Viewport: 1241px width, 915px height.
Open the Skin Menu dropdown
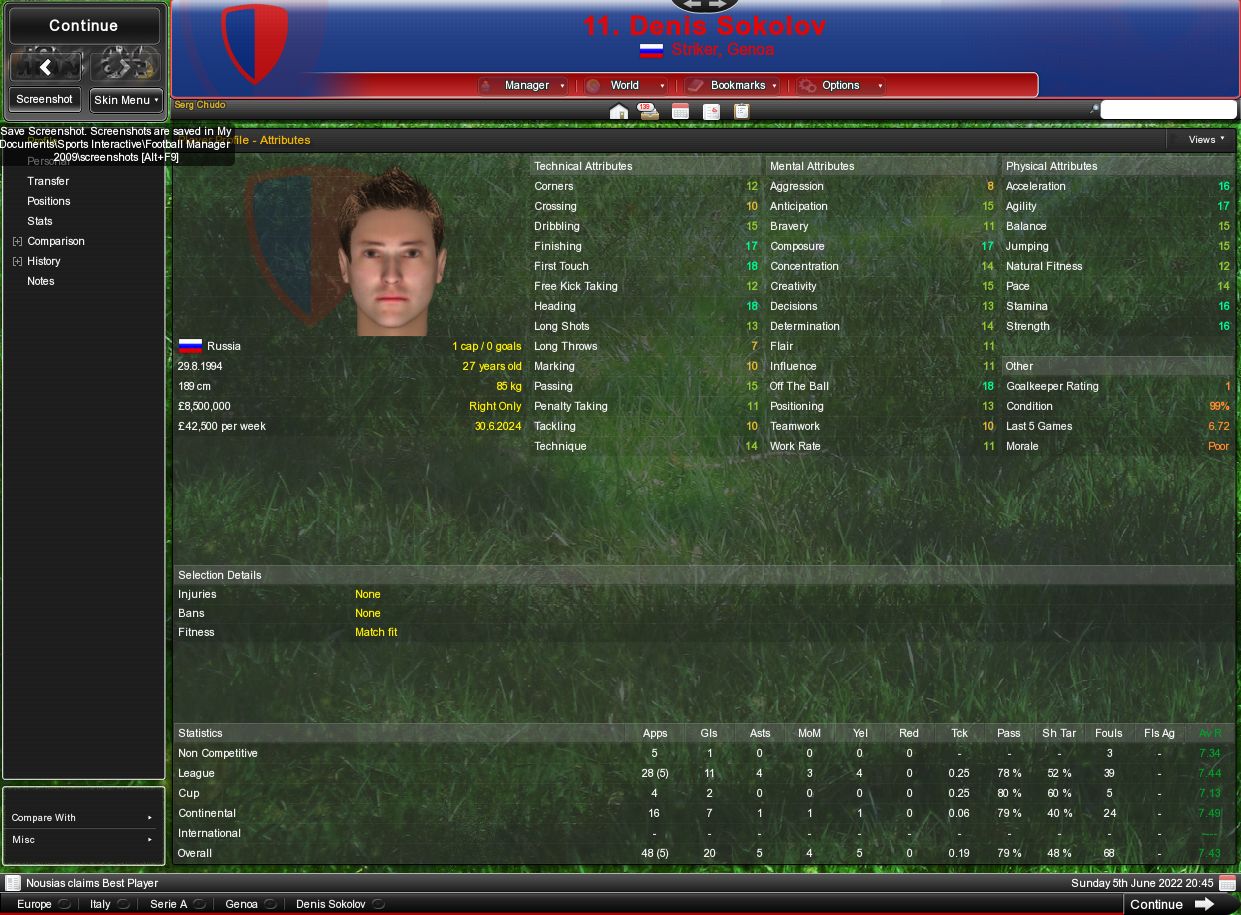(126, 100)
